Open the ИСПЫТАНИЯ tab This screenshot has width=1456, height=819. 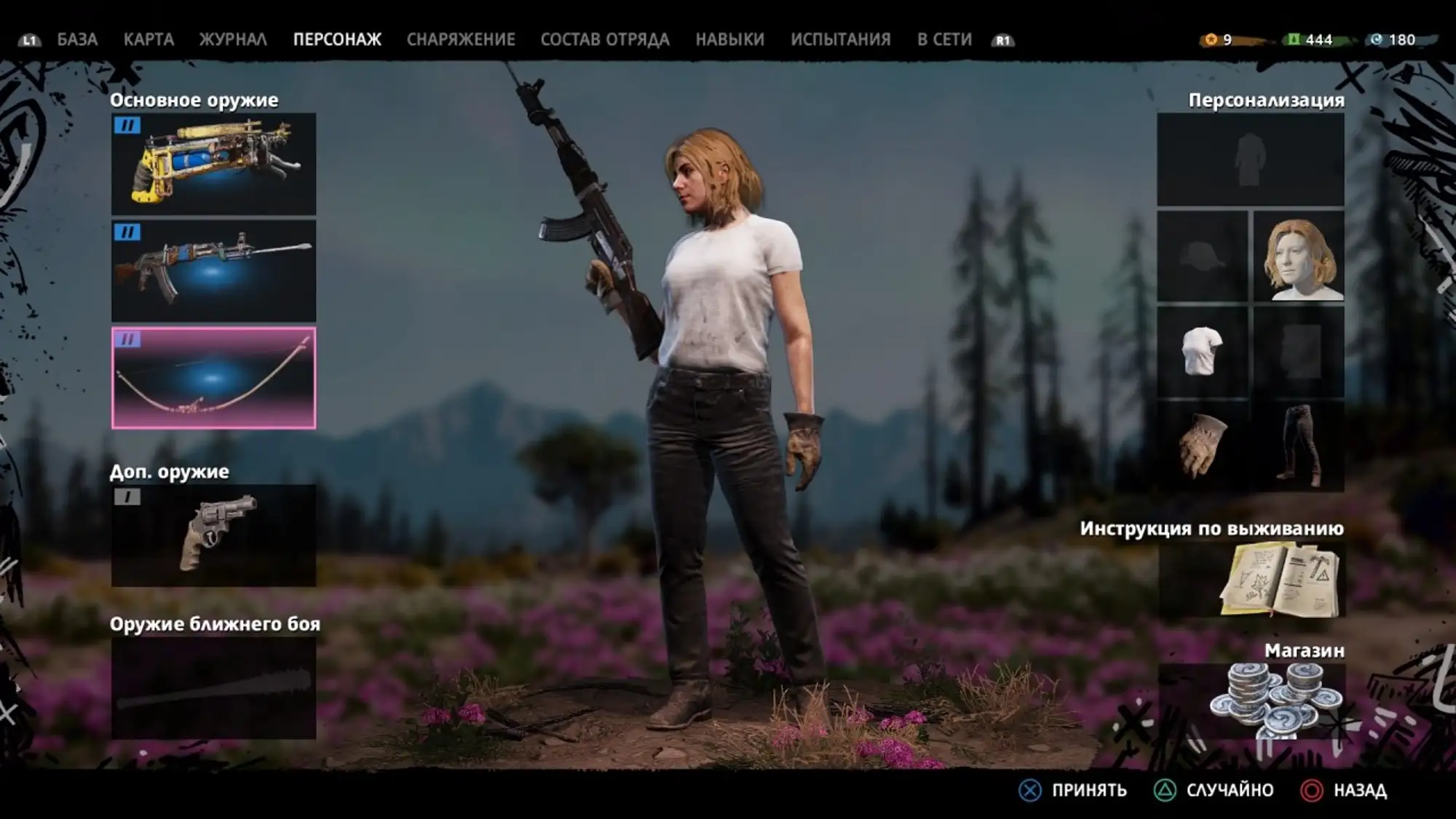841,39
